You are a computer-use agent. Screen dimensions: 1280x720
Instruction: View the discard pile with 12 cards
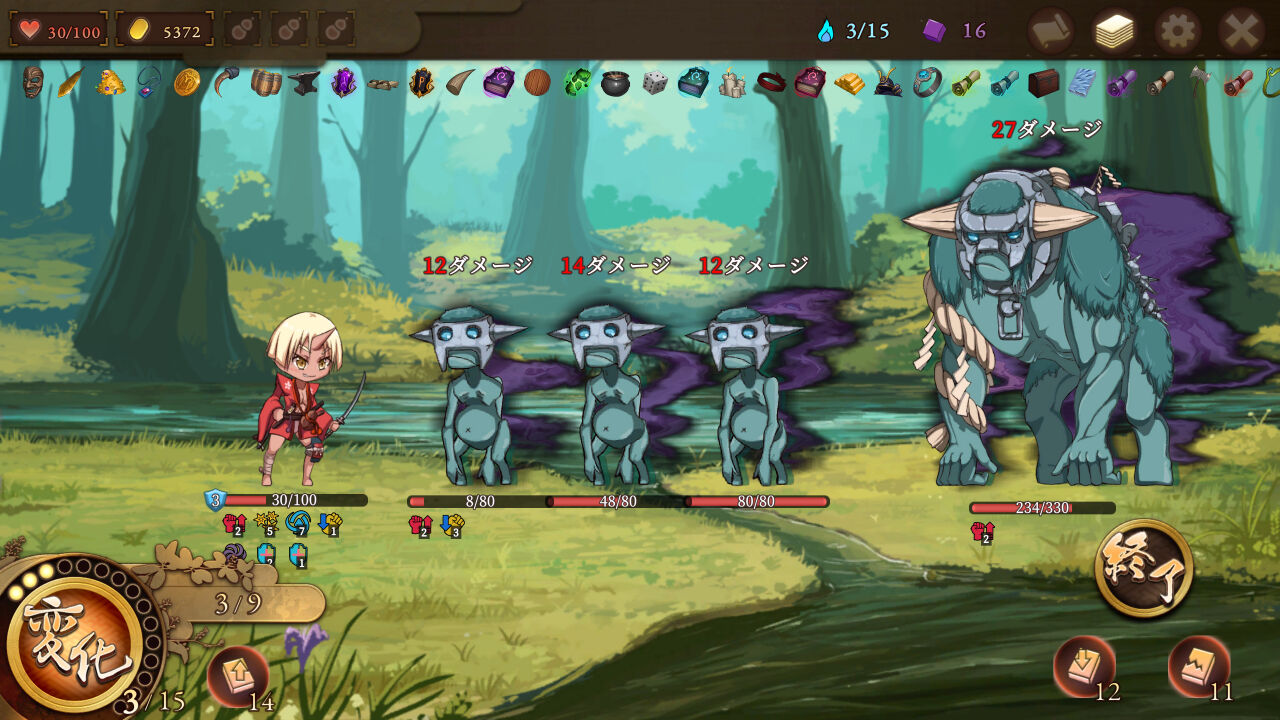click(1084, 666)
